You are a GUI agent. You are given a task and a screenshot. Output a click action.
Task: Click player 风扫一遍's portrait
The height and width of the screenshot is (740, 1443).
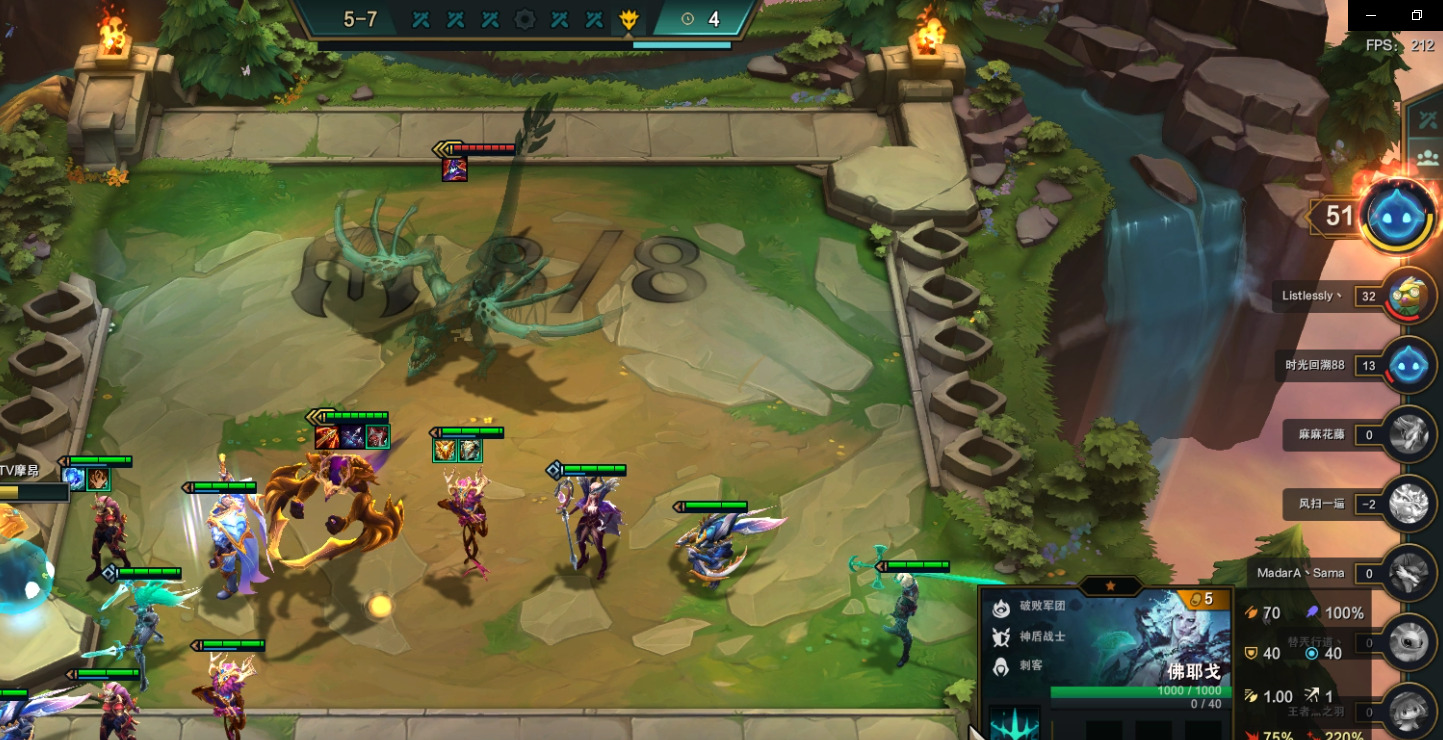coord(1411,504)
